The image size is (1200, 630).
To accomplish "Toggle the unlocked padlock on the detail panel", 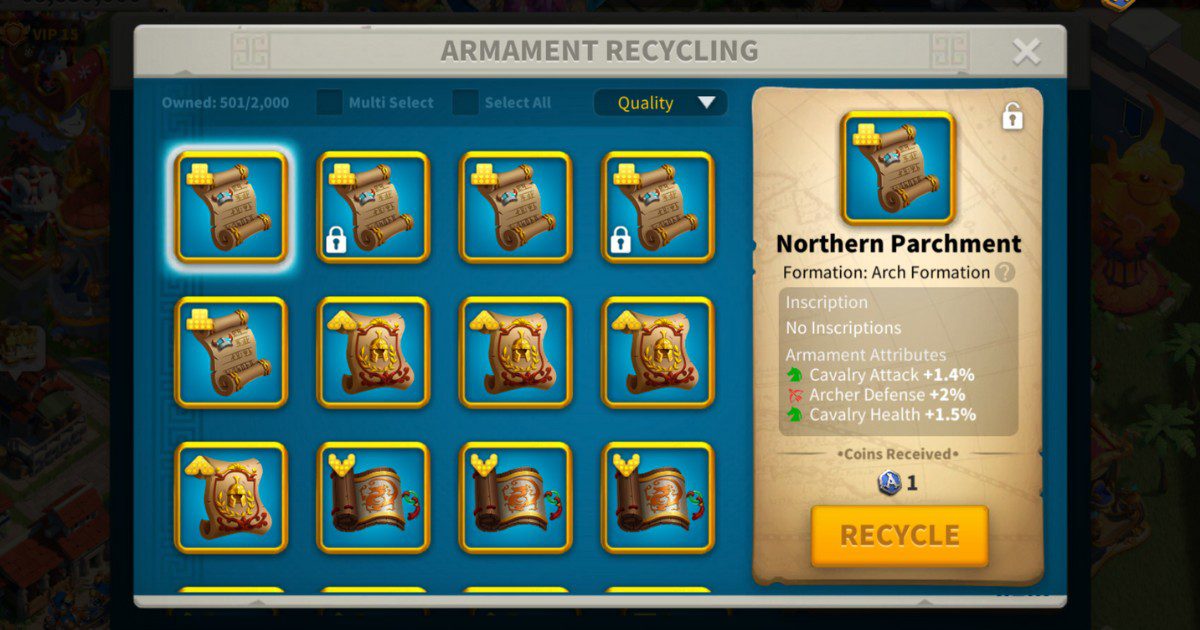I will tap(1012, 117).
